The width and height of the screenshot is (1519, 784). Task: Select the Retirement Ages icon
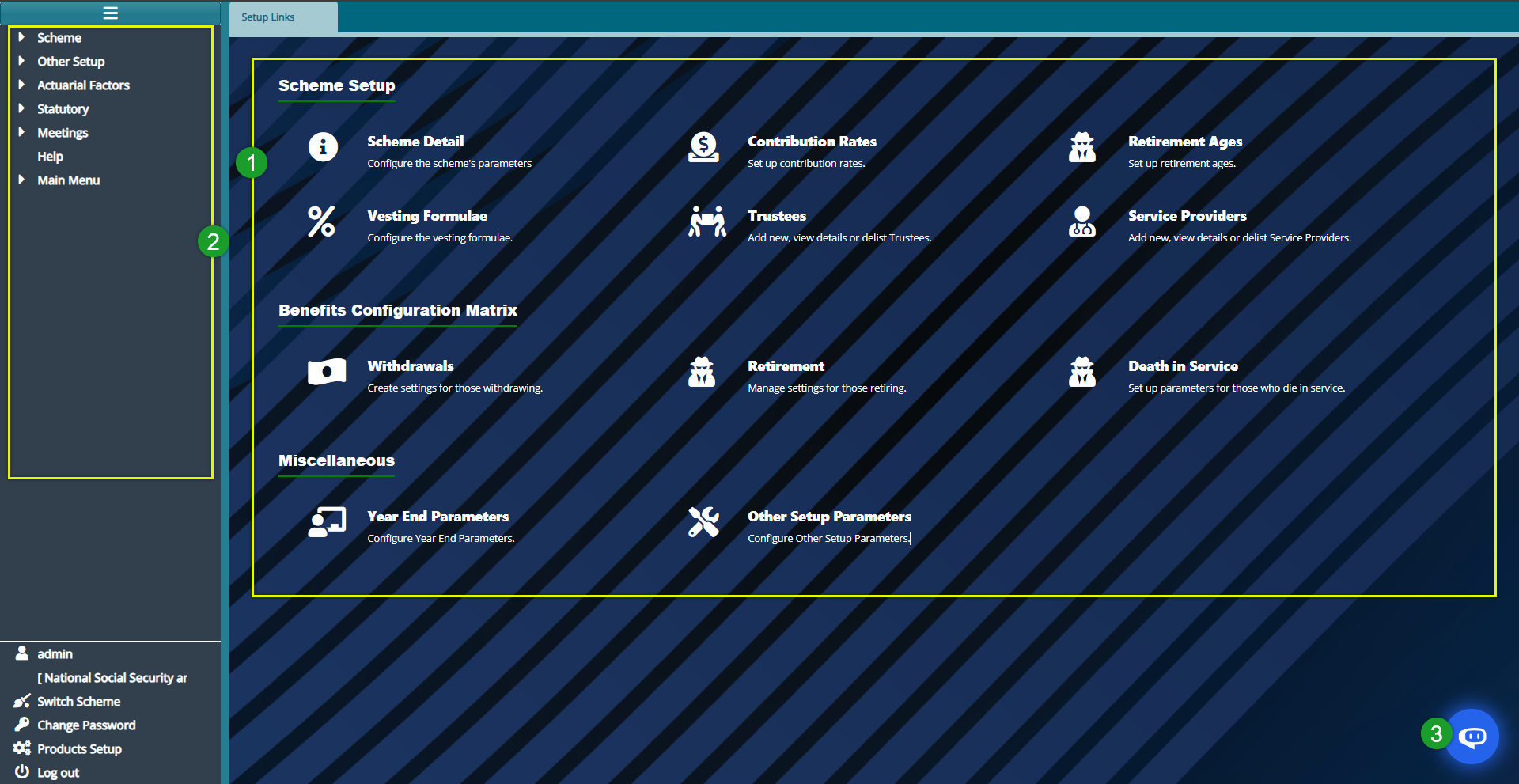click(1082, 147)
